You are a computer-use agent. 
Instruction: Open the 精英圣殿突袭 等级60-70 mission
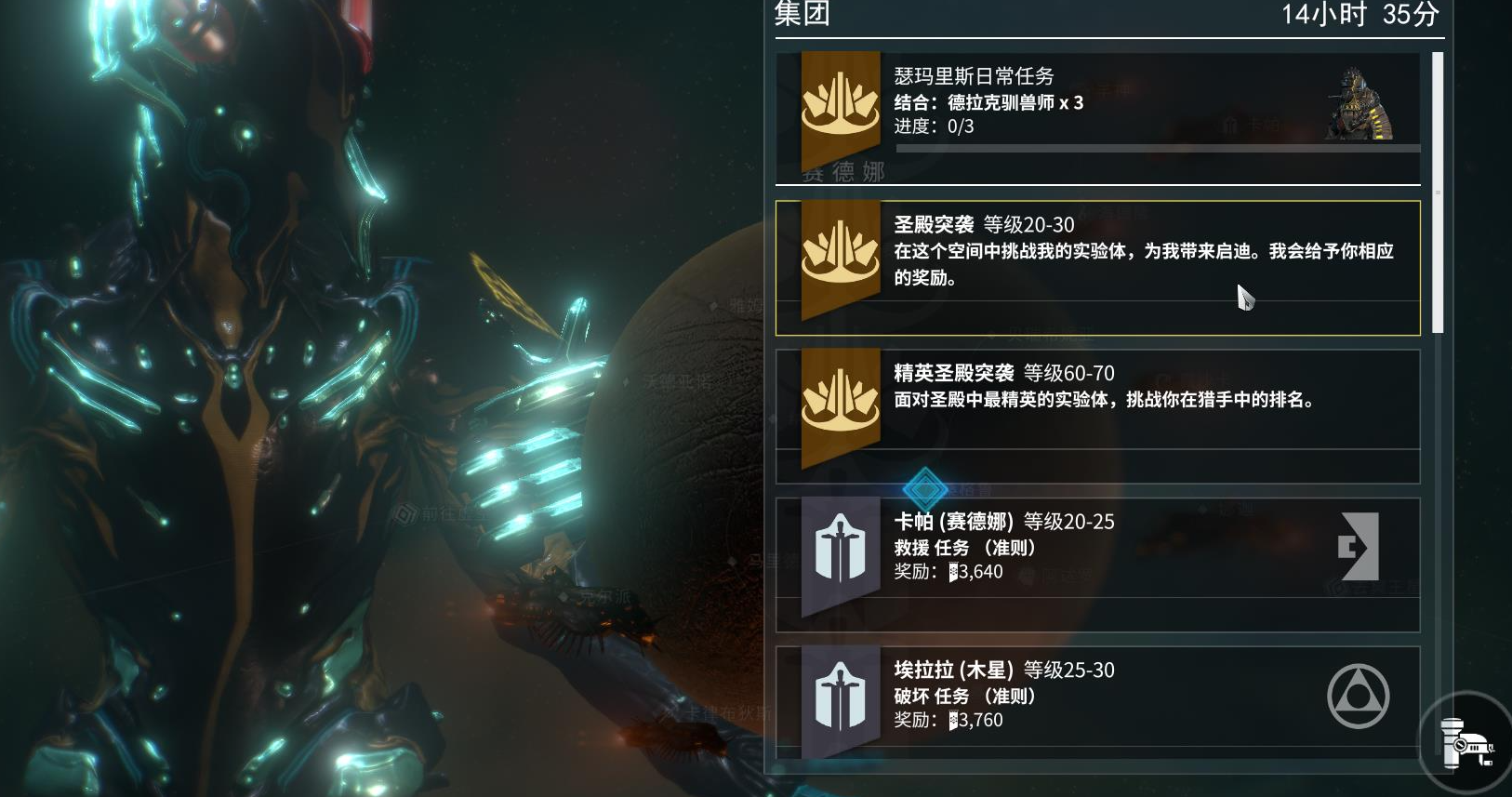tap(1097, 400)
